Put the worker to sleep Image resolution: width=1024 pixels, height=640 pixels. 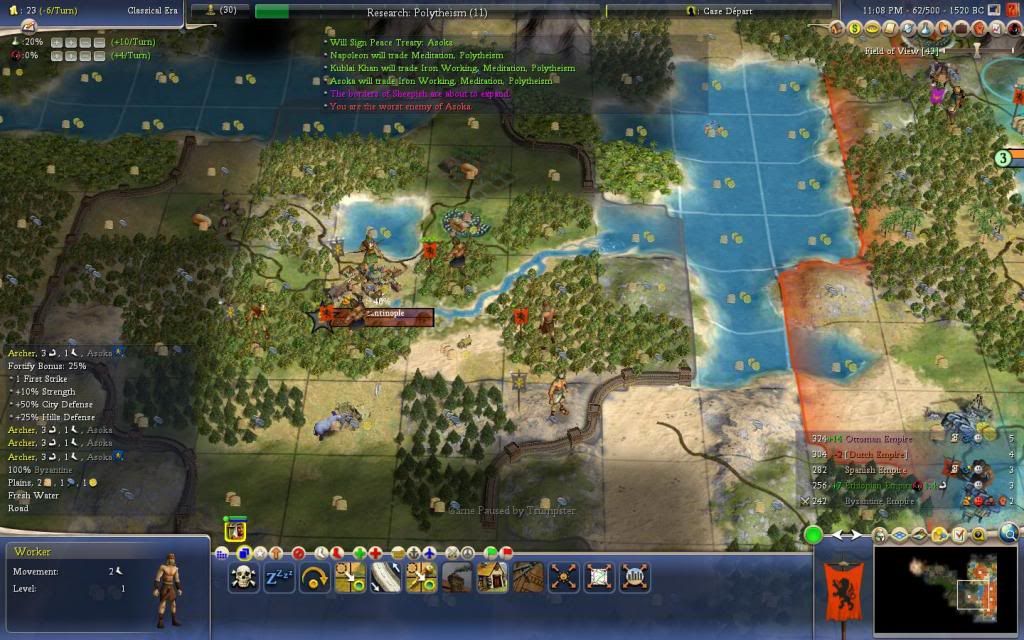(x=279, y=577)
